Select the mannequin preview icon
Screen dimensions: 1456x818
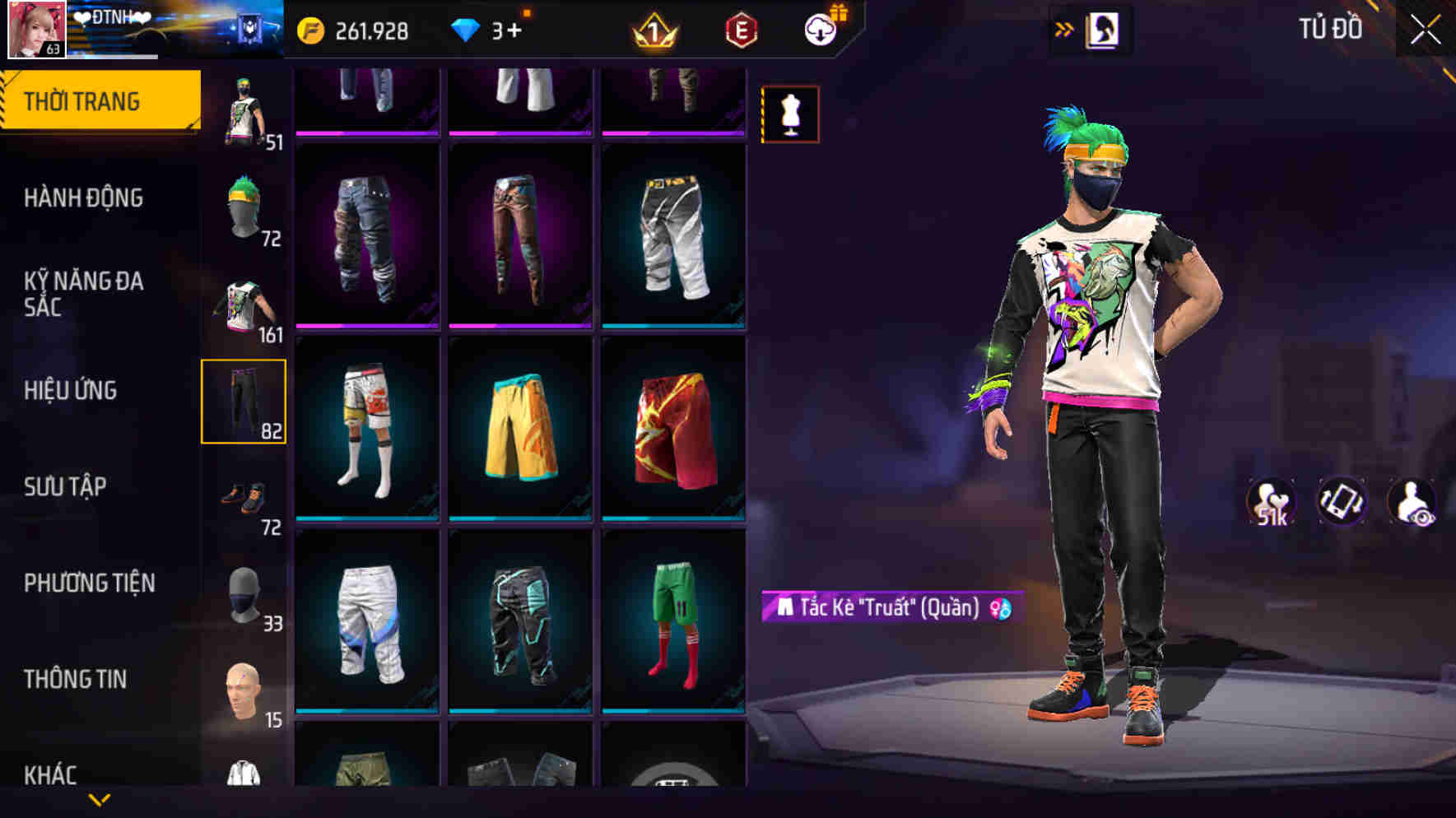(788, 114)
